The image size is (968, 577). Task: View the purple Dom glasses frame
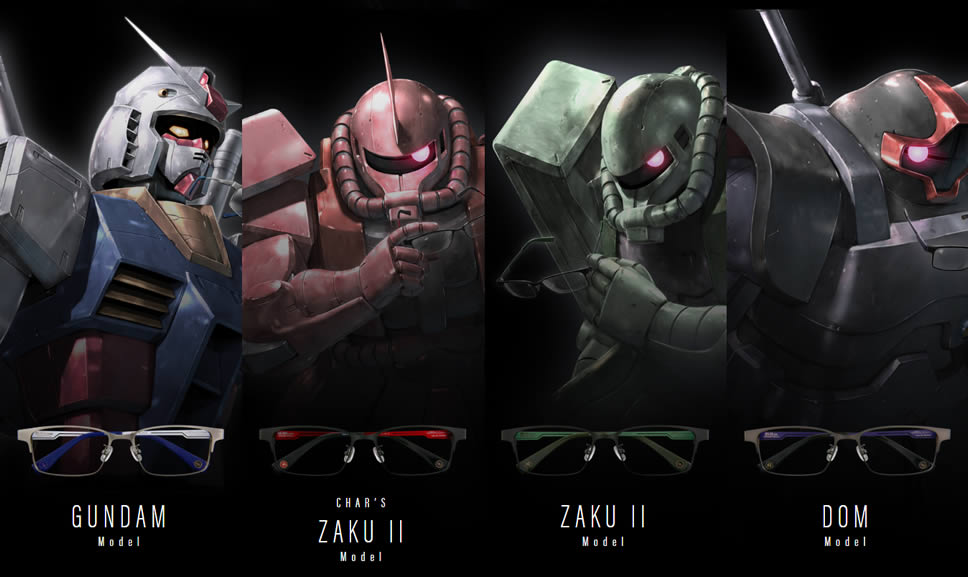(x=846, y=449)
